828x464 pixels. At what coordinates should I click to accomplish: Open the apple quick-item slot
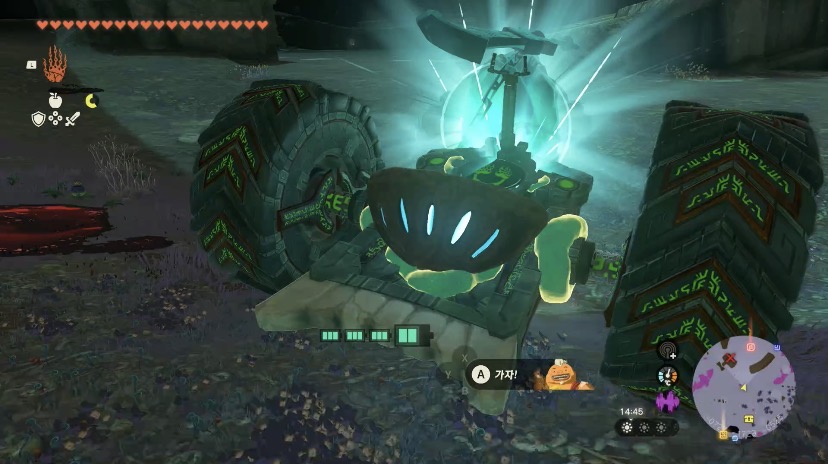(56, 101)
